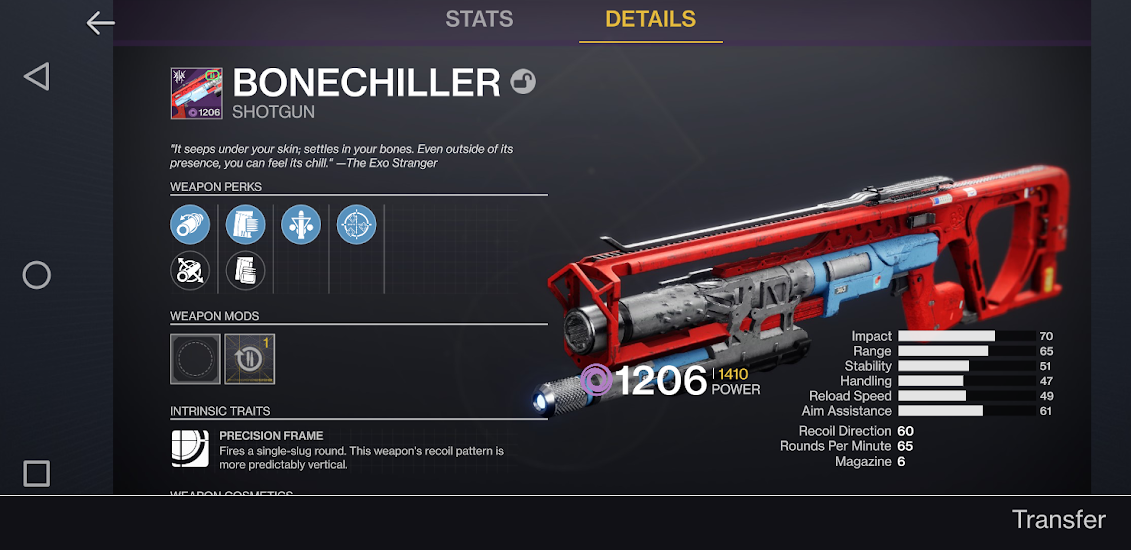Image resolution: width=1131 pixels, height=550 pixels.
Task: Select the active blue barrel perk
Action: click(x=190, y=224)
